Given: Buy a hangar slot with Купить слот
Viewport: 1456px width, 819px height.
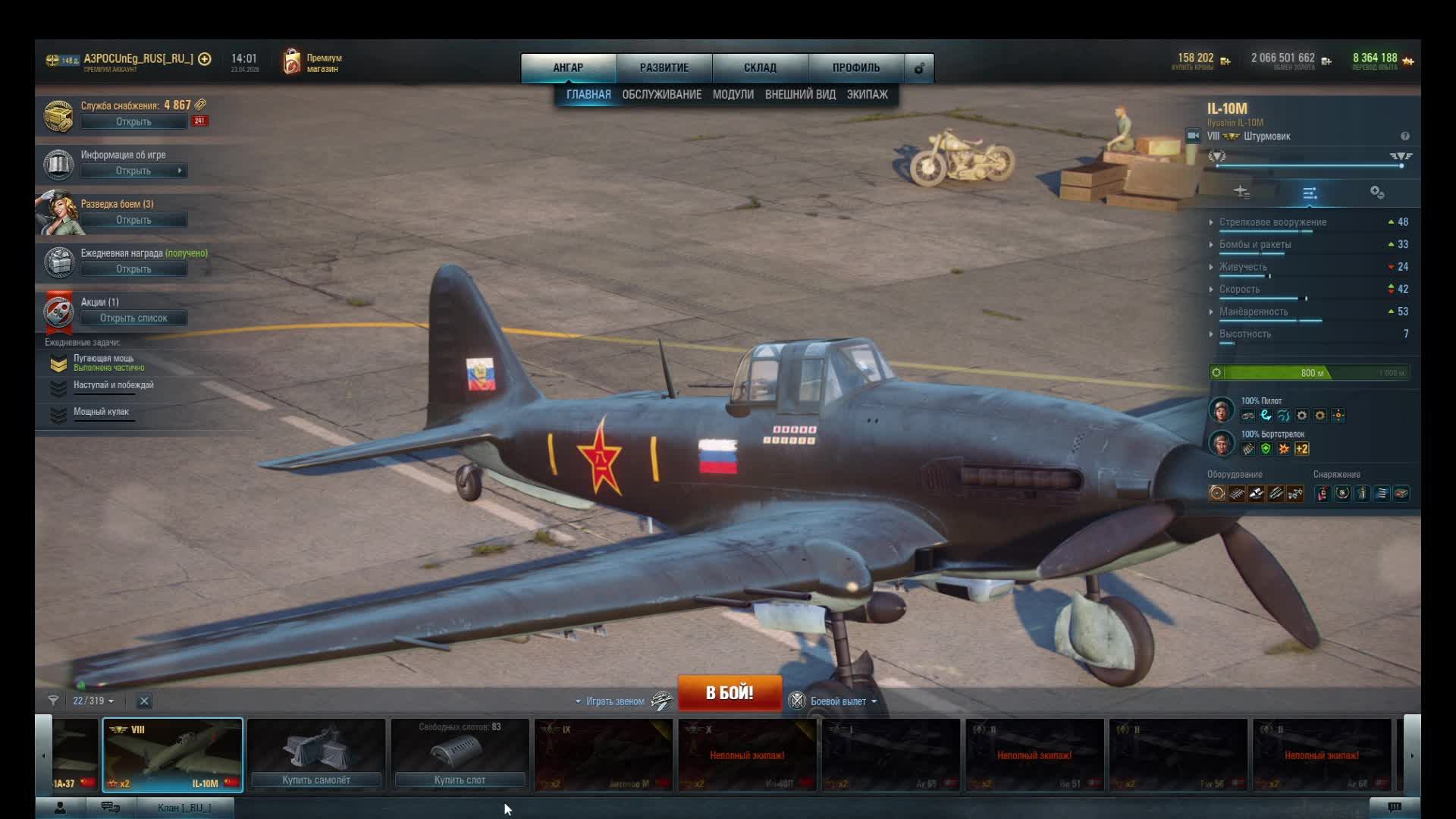Looking at the screenshot, I should coord(460,780).
